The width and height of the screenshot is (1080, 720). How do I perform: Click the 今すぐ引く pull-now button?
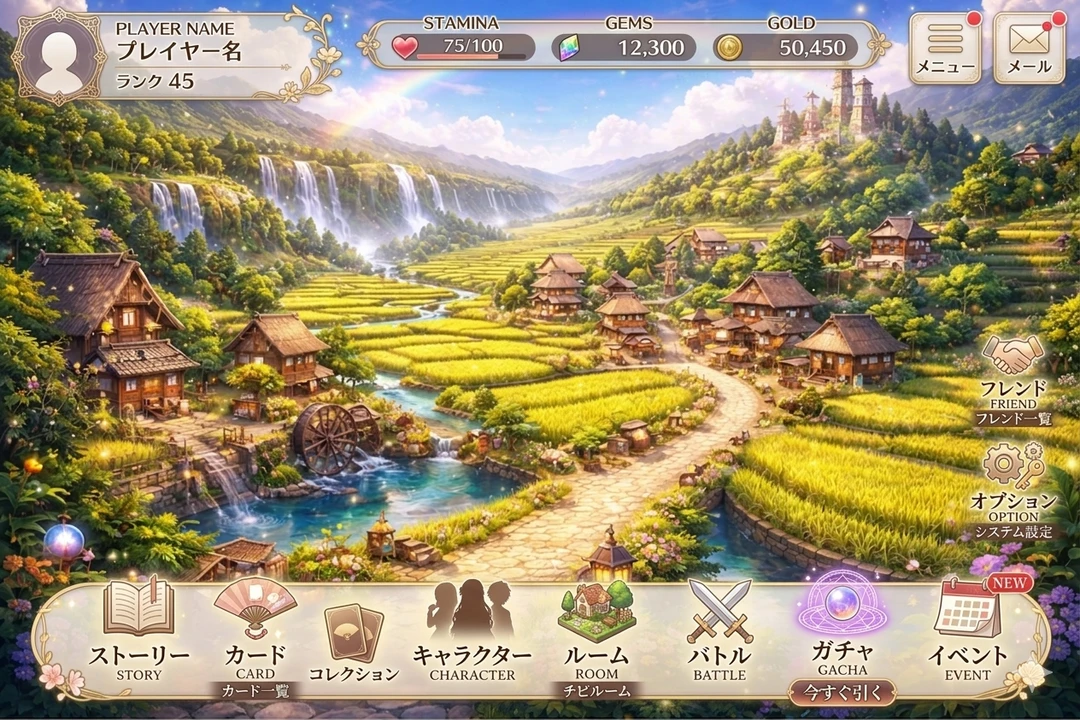pyautogui.click(x=842, y=692)
